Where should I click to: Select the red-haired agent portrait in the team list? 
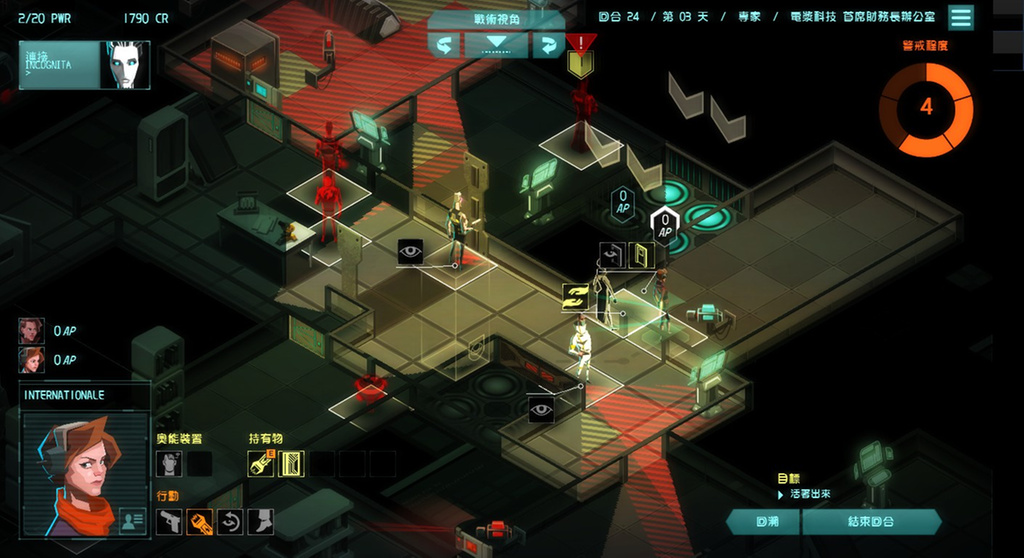point(31,360)
